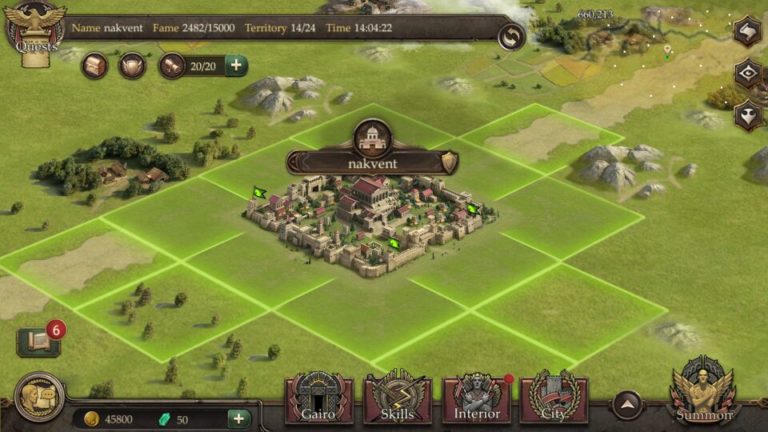Viewport: 768px width, 432px height.
Task: Click the circular refresh arrows button
Action: click(511, 37)
